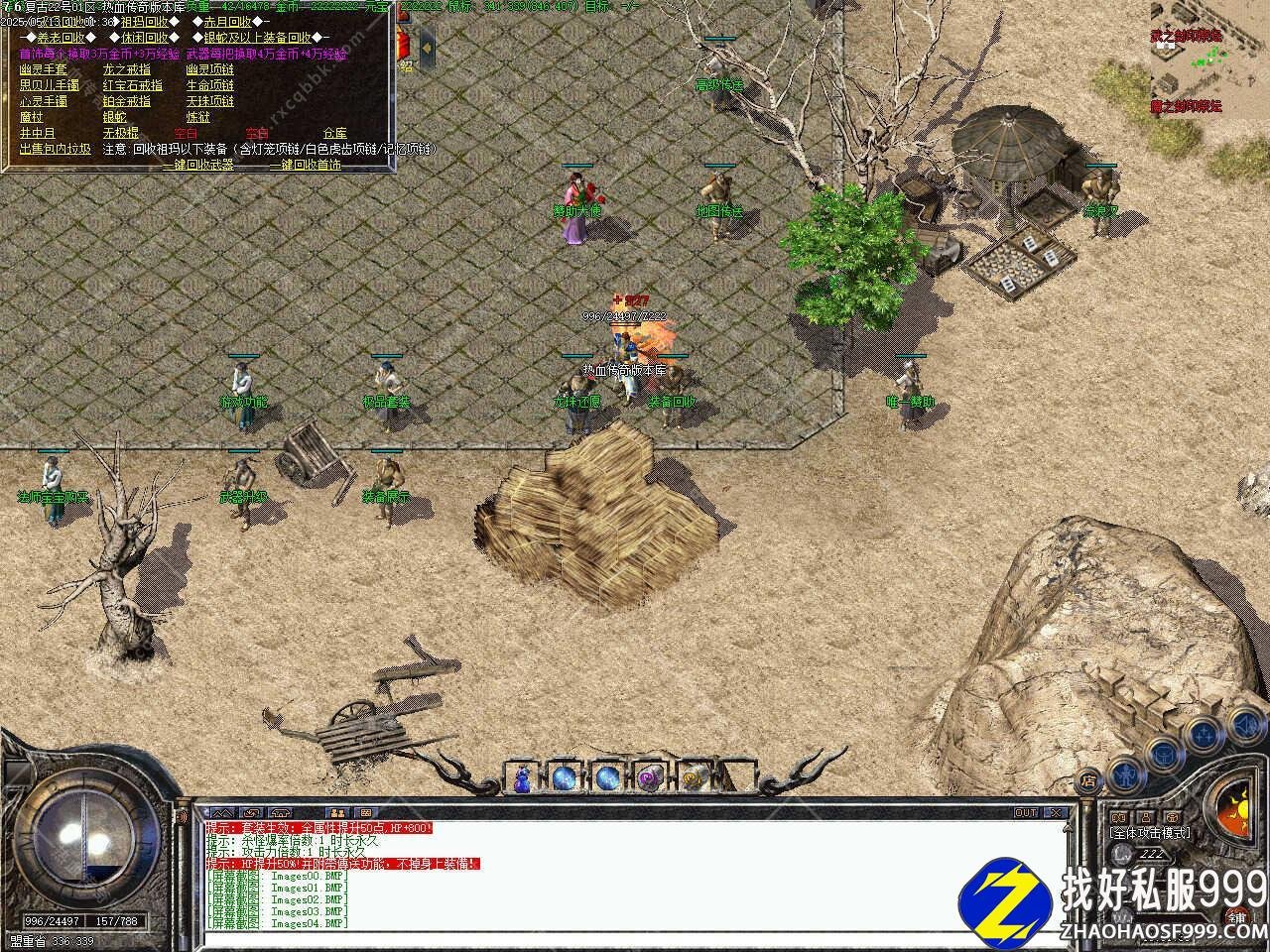Select the 炼狱 weapon entry
The width and height of the screenshot is (1270, 952).
[x=197, y=117]
